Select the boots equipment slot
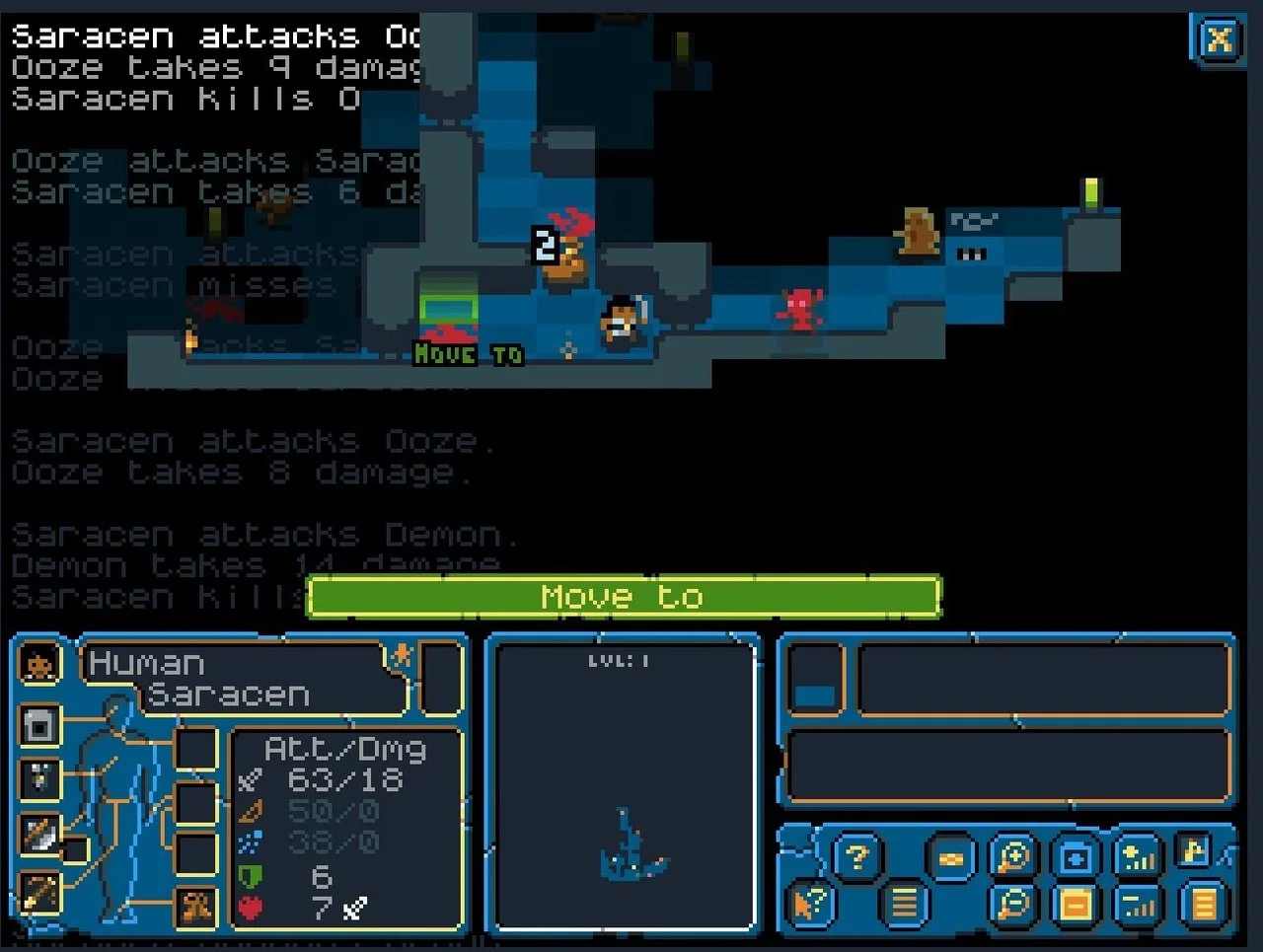Screen dimensions: 1263x952 [x=194, y=910]
